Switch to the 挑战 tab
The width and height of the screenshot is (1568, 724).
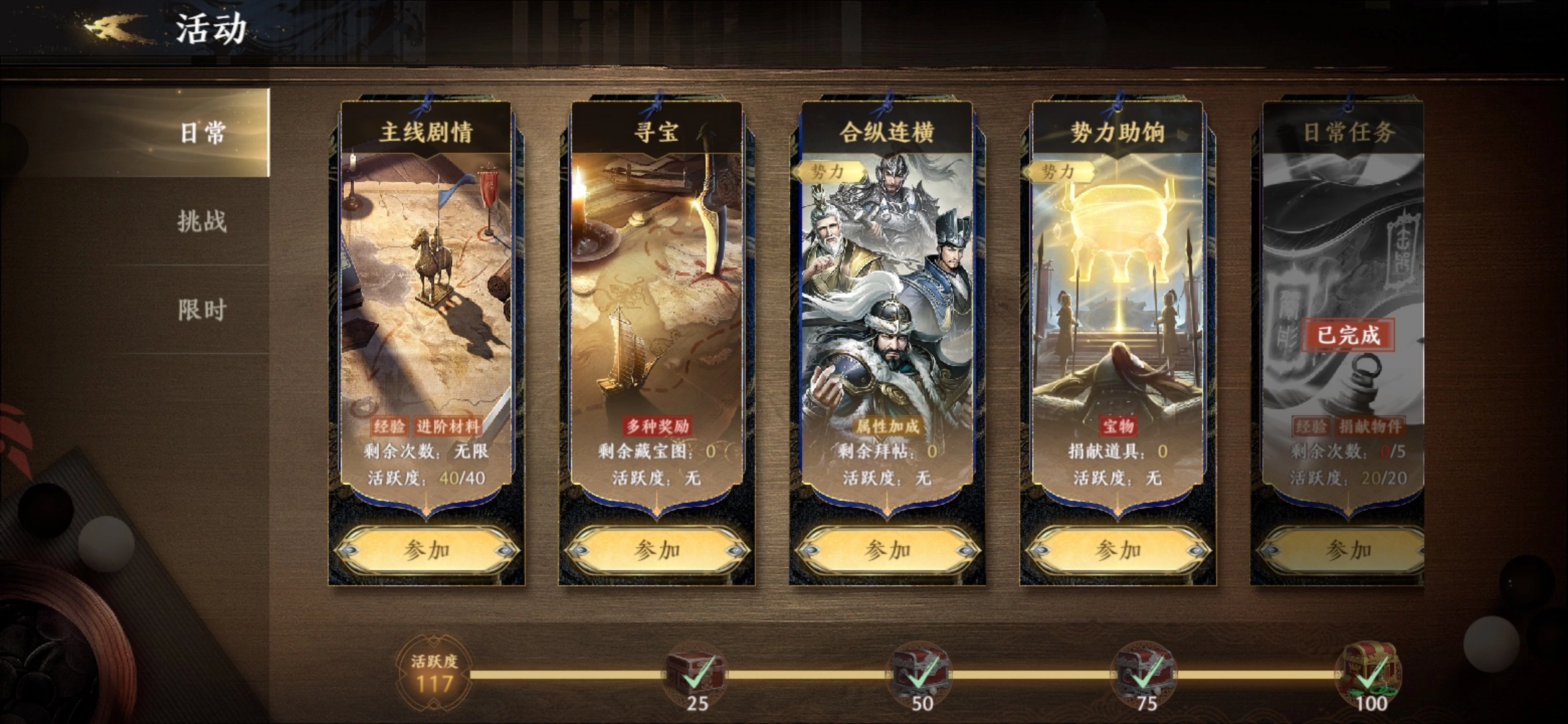(201, 223)
